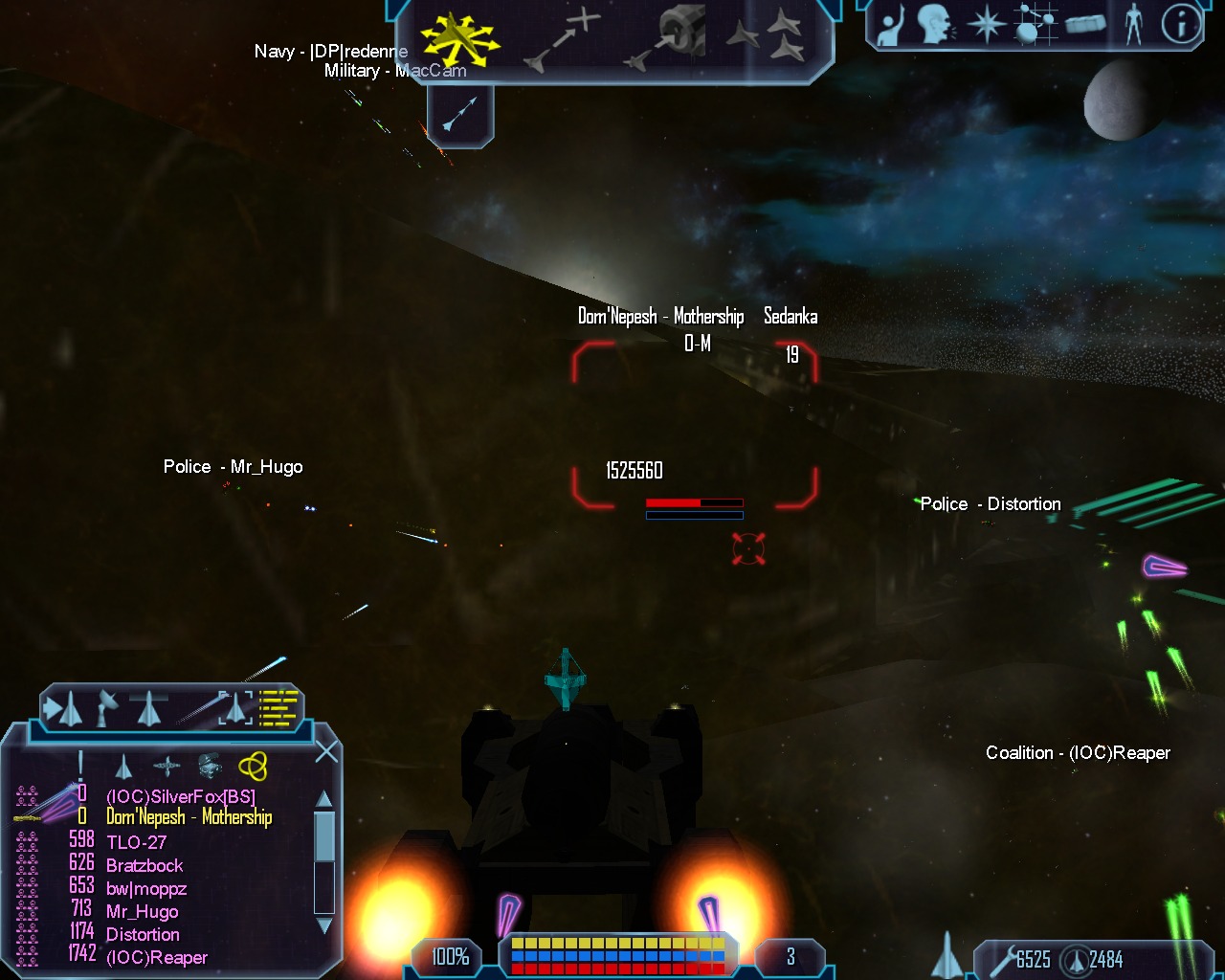Activate the yellow Free Flight maneuver icon
The width and height of the screenshot is (1225, 980).
459,38
